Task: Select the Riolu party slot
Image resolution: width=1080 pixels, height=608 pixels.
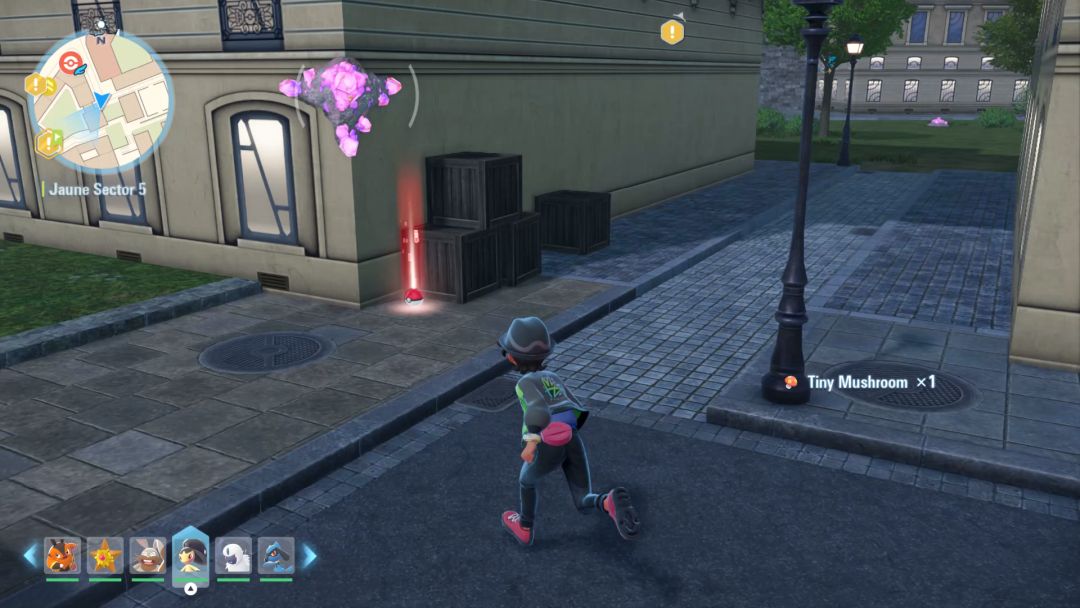Action: click(x=276, y=555)
